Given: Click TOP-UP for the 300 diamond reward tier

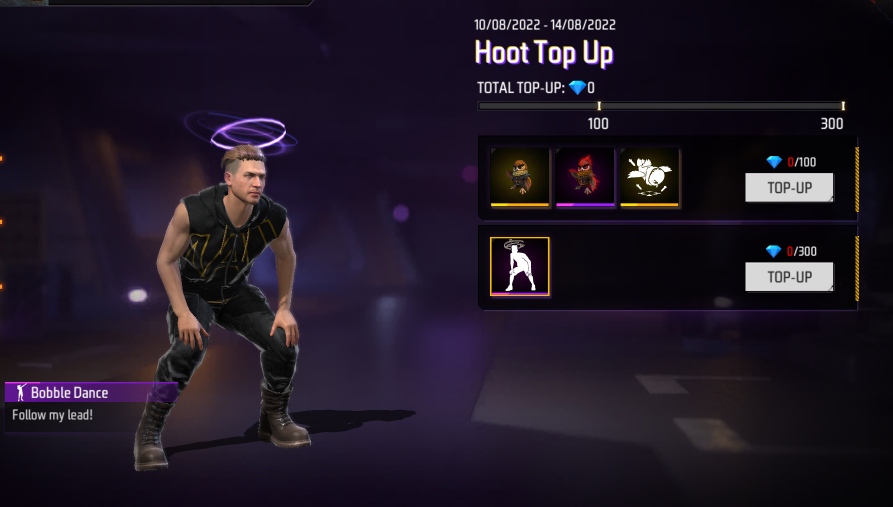Looking at the screenshot, I should click(x=789, y=276).
